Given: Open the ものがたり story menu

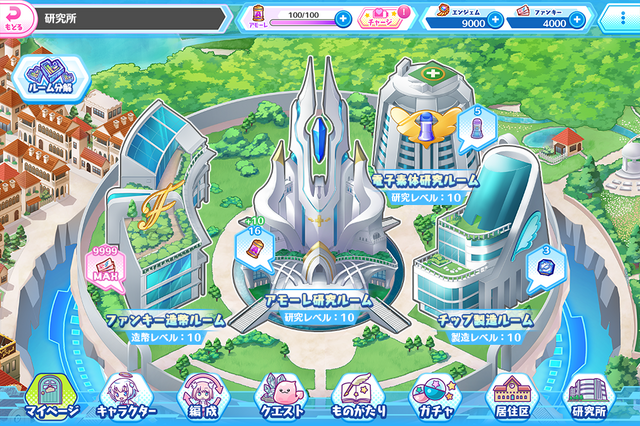Looking at the screenshot, I should tap(359, 396).
